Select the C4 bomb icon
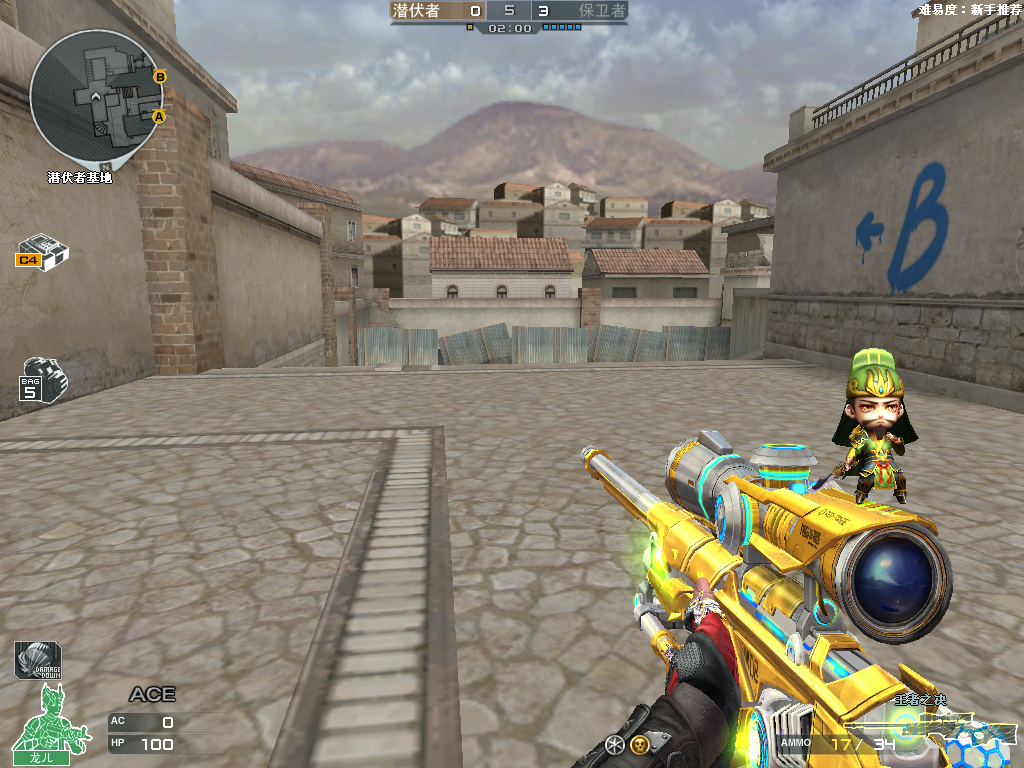The width and height of the screenshot is (1024, 768). point(42,252)
